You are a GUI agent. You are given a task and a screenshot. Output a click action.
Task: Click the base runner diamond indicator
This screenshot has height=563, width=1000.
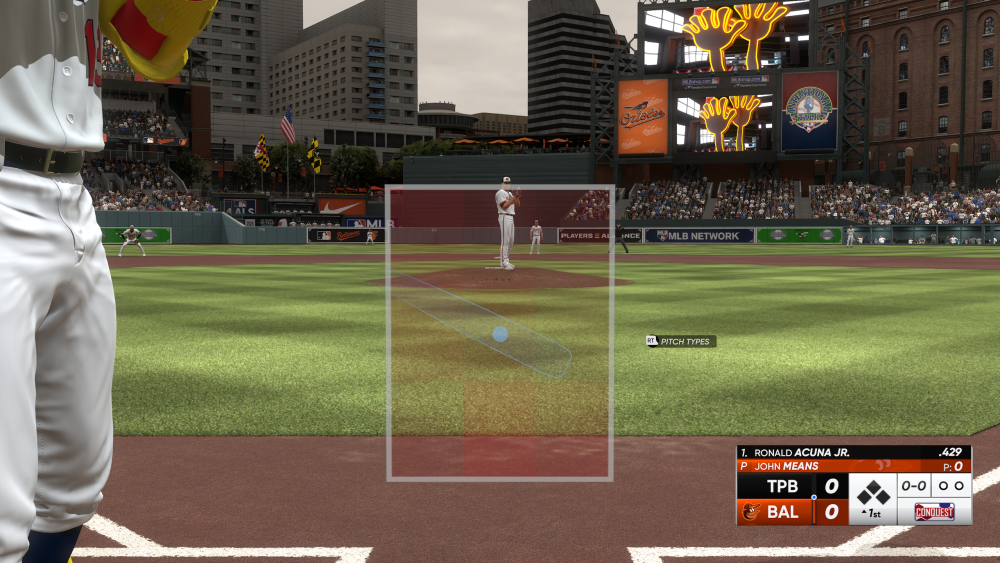click(873, 491)
